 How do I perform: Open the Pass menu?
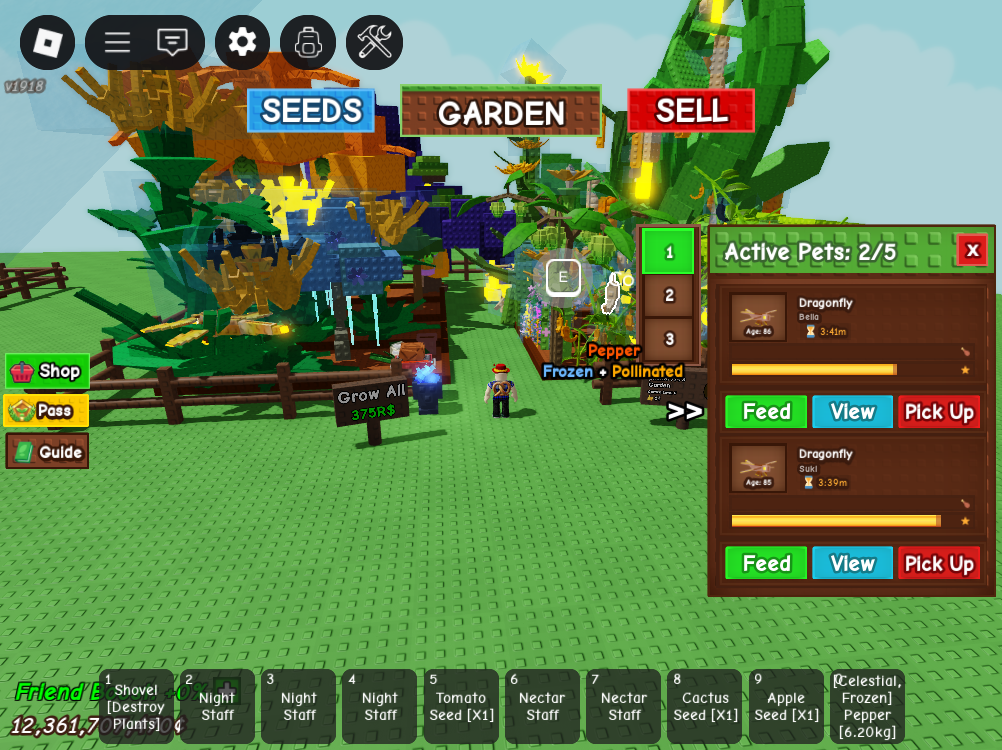(x=47, y=410)
